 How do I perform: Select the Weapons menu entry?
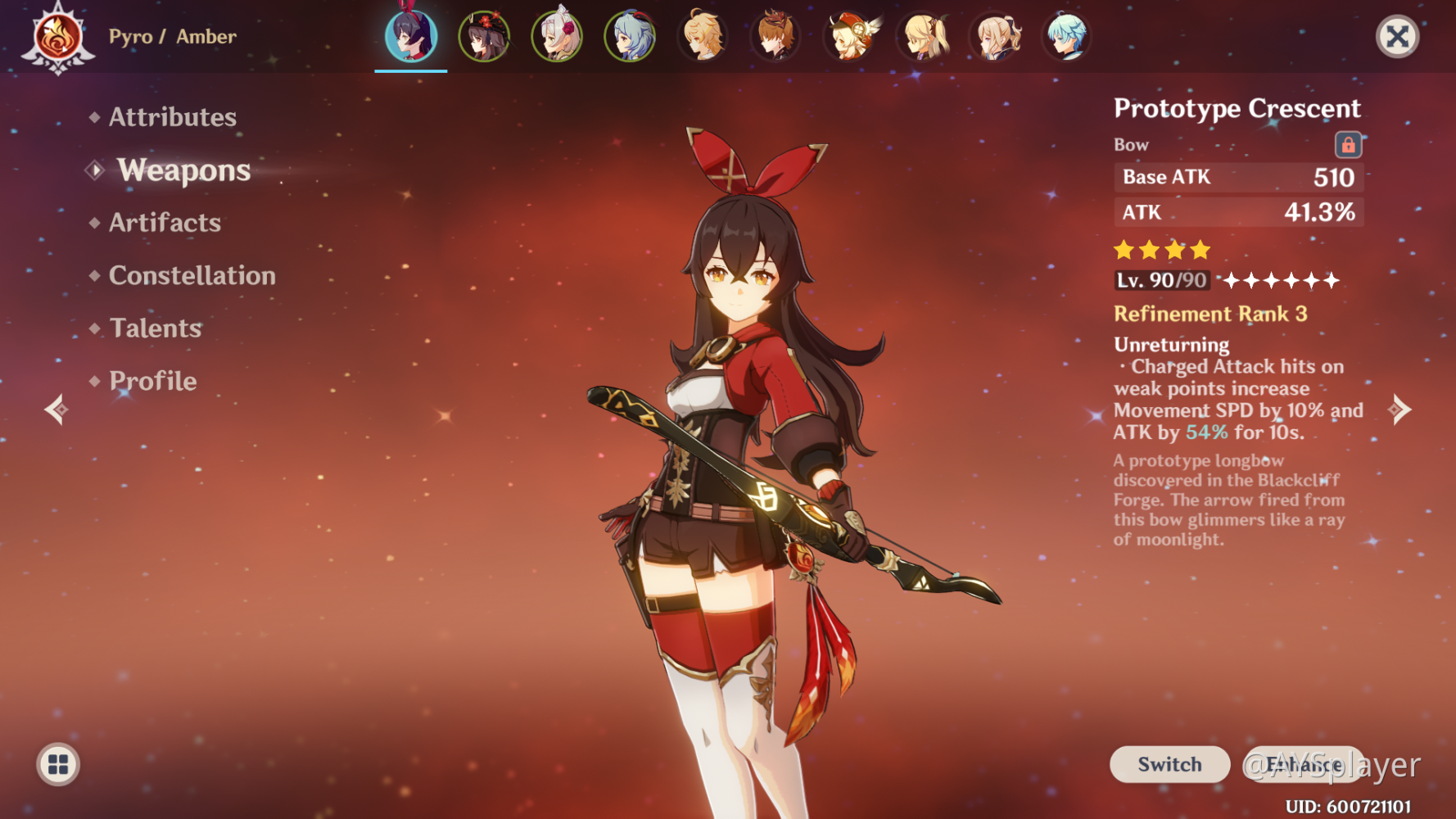pos(183,170)
